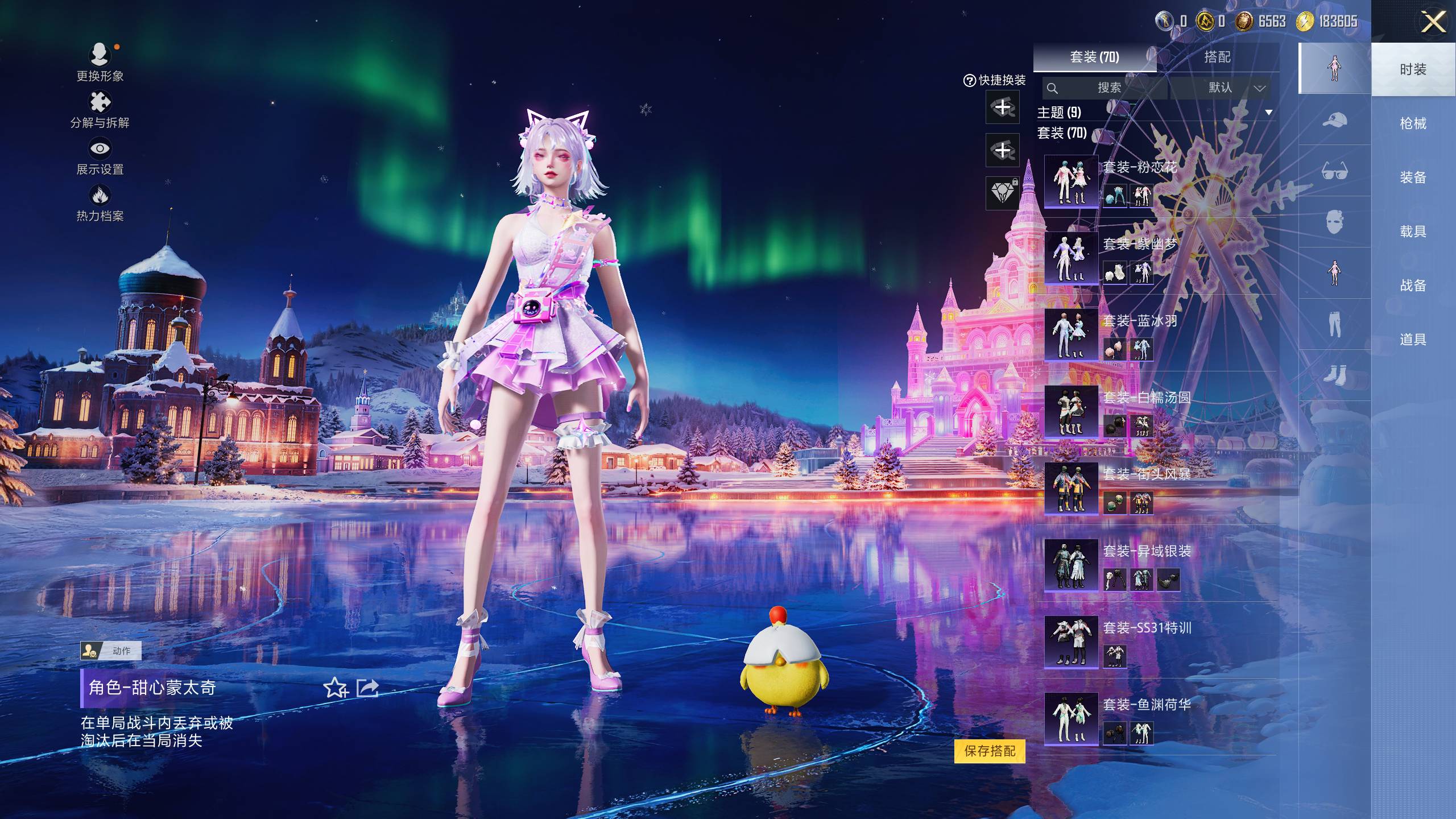
Task: Close the wardrobe with the X button
Action: tap(1433, 23)
